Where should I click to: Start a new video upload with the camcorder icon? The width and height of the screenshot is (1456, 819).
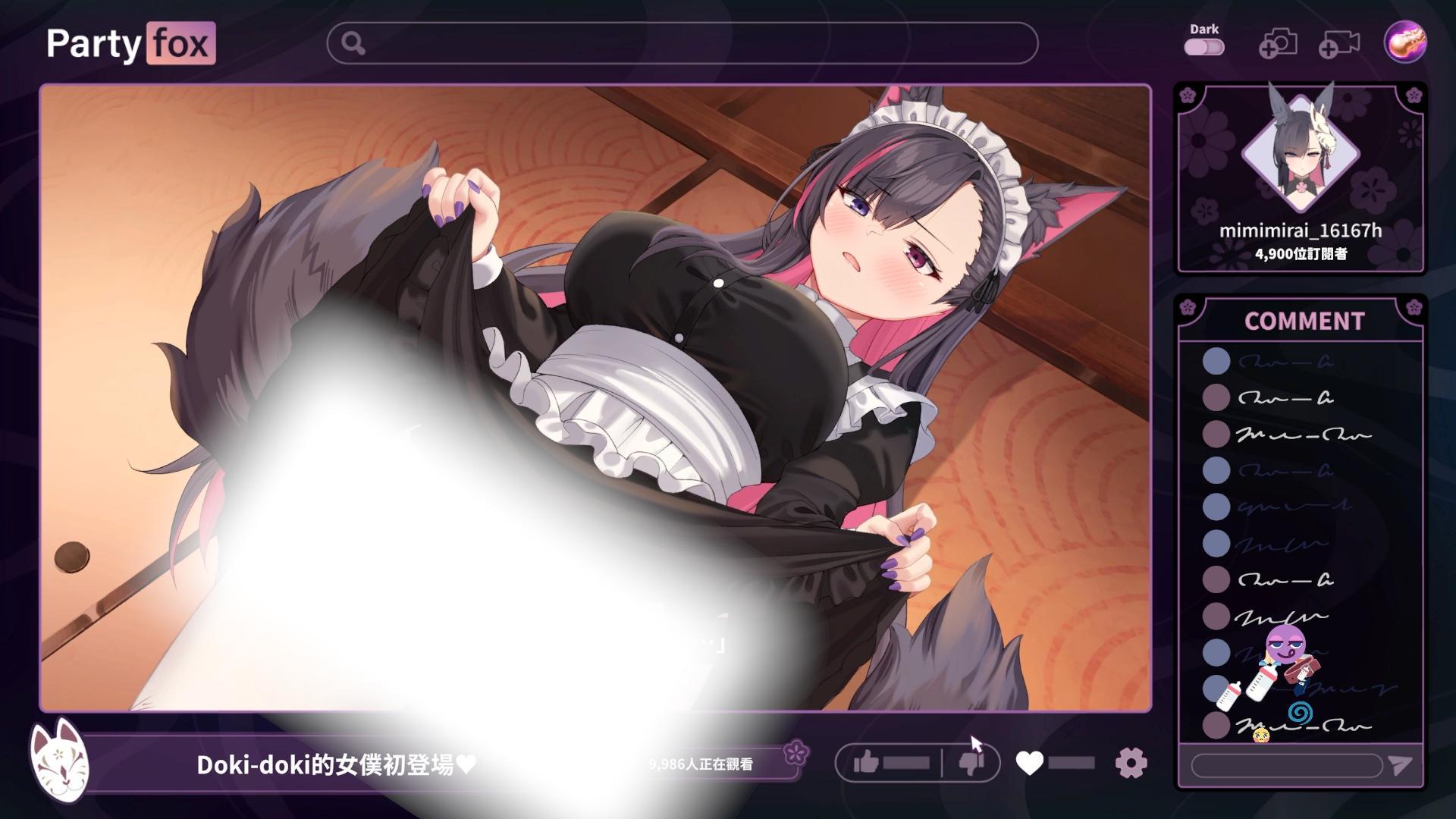point(1338,45)
